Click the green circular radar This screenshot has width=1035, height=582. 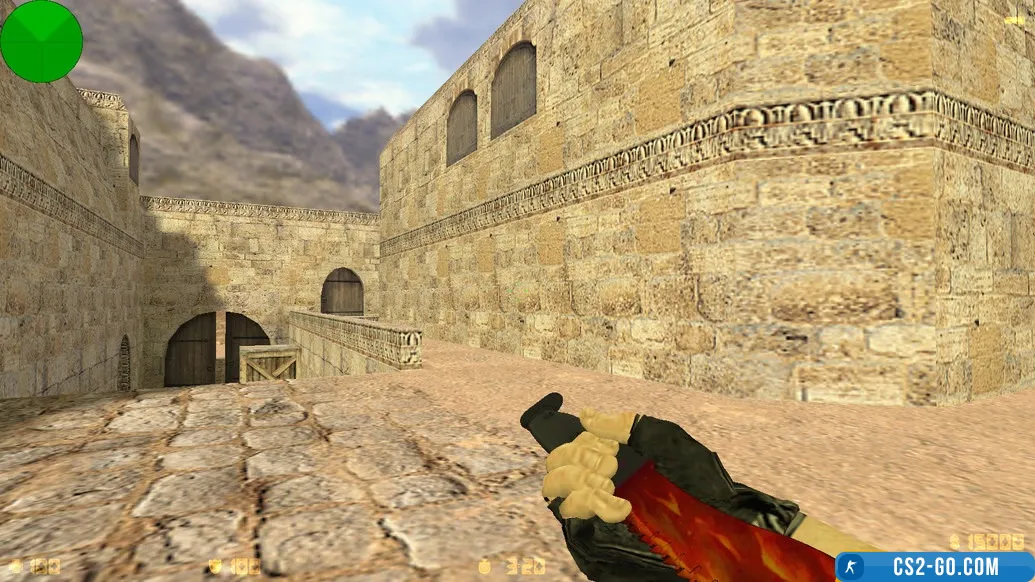41,41
